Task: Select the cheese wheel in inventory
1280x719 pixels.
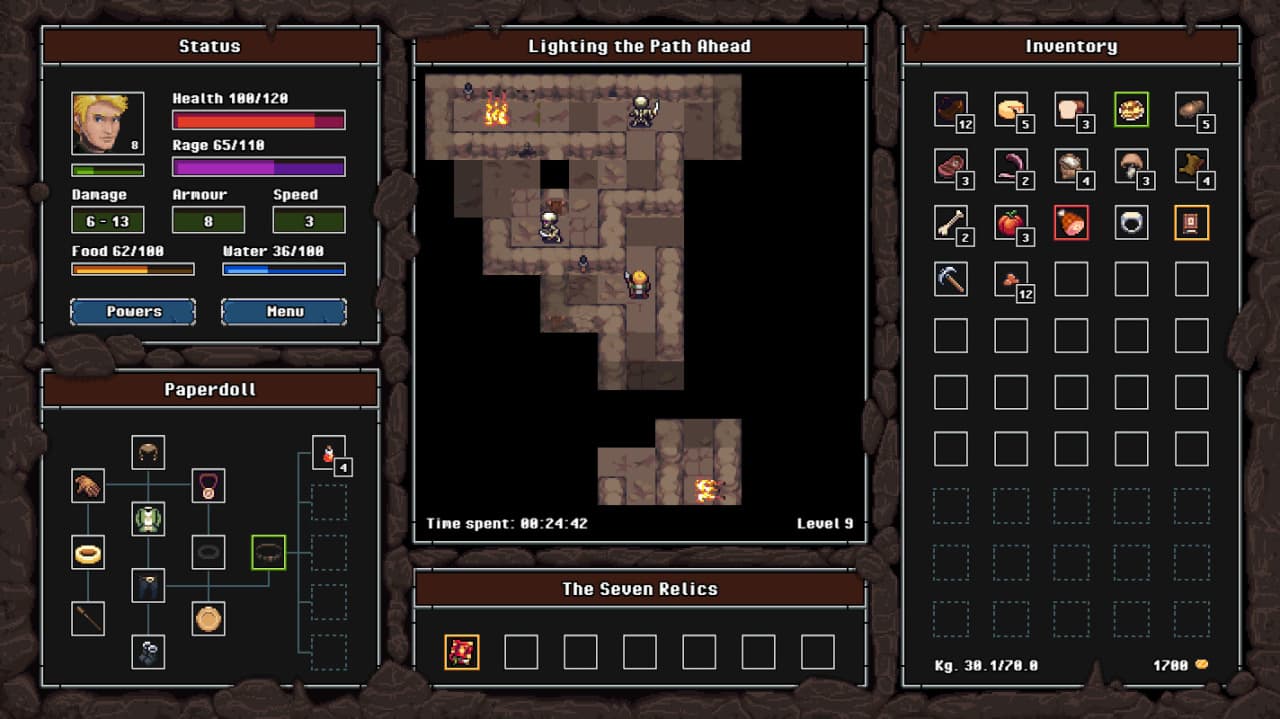Action: pos(1011,109)
